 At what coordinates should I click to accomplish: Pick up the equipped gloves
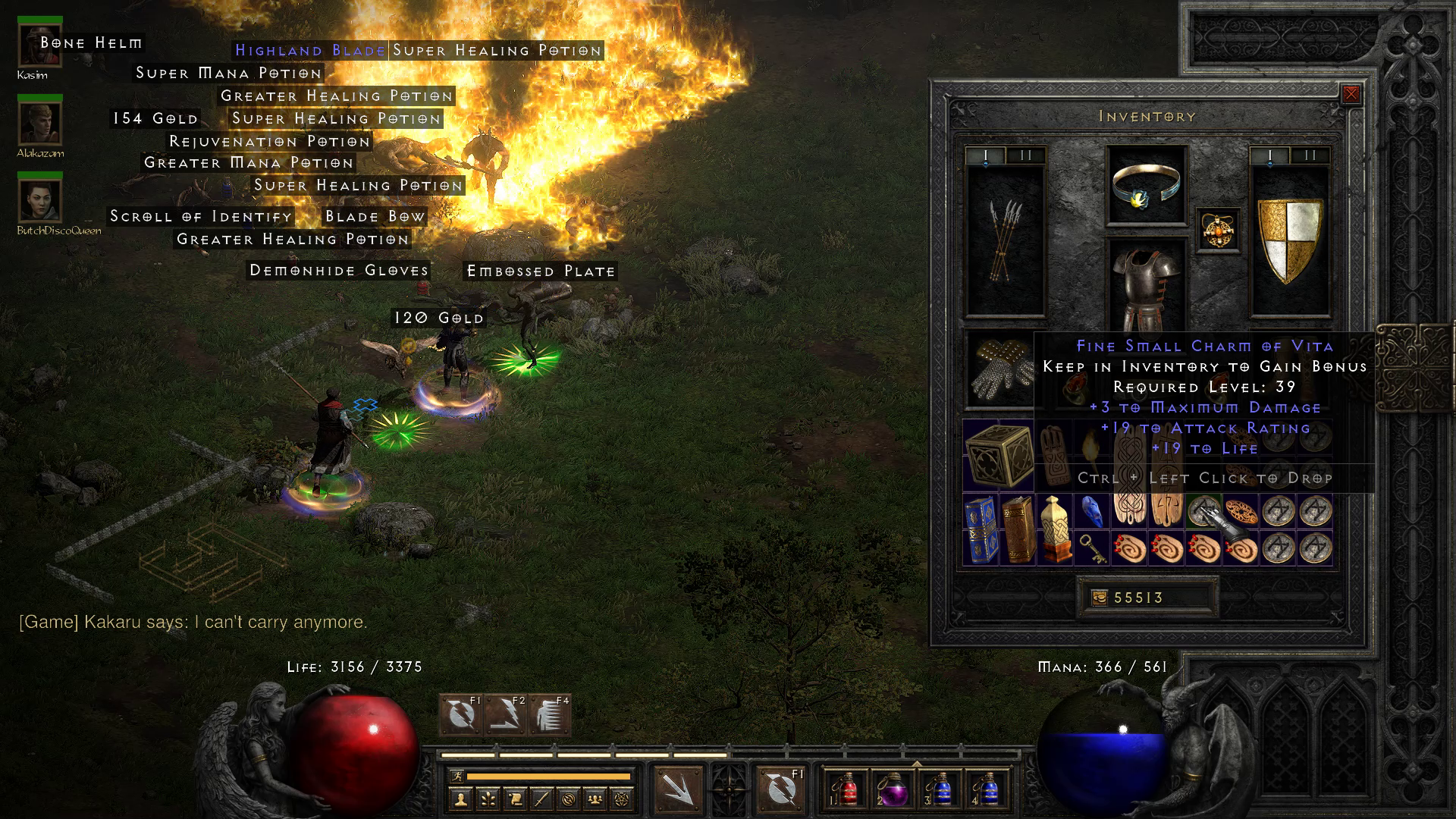(x=997, y=372)
